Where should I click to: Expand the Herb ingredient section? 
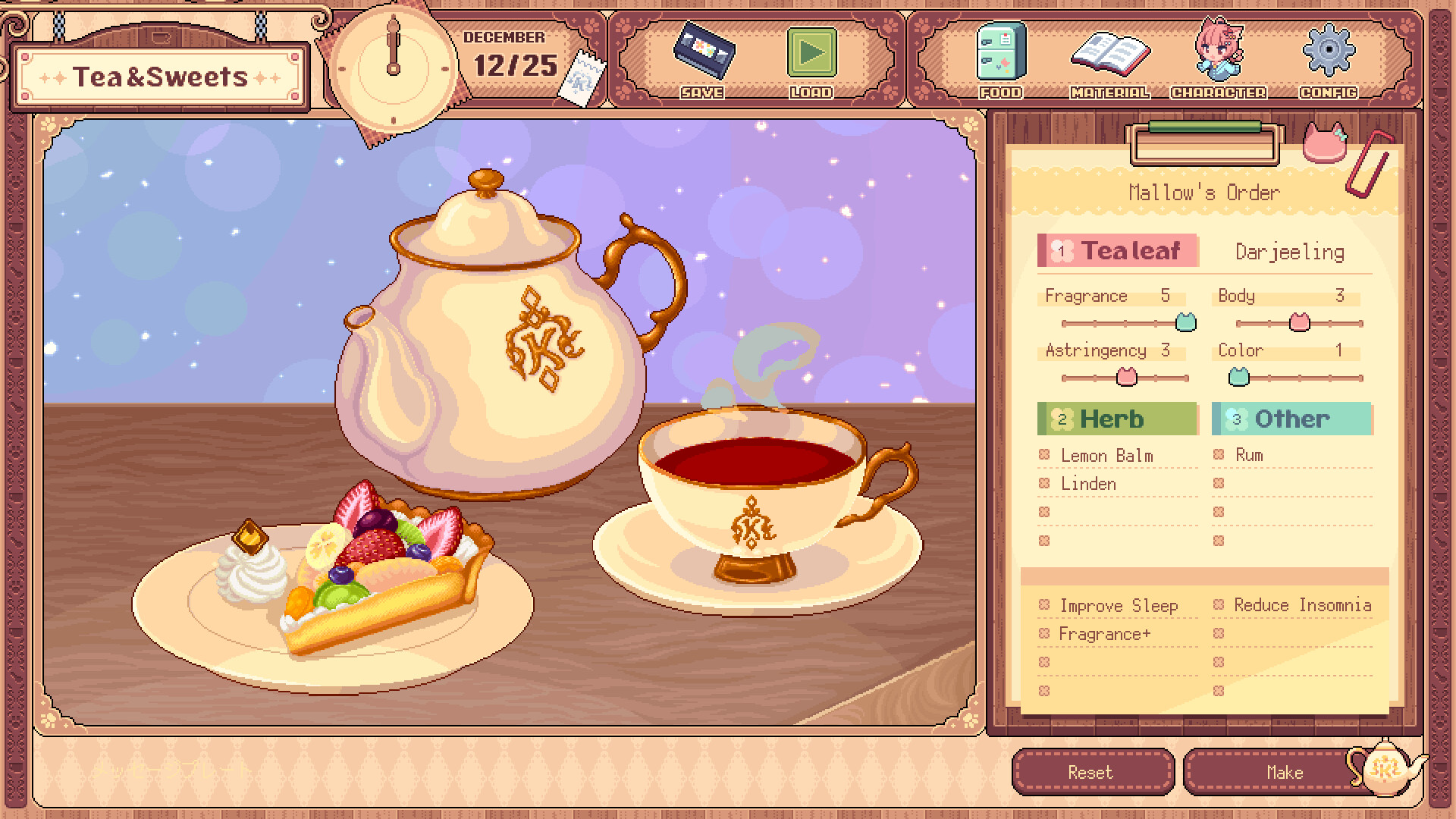[1116, 418]
